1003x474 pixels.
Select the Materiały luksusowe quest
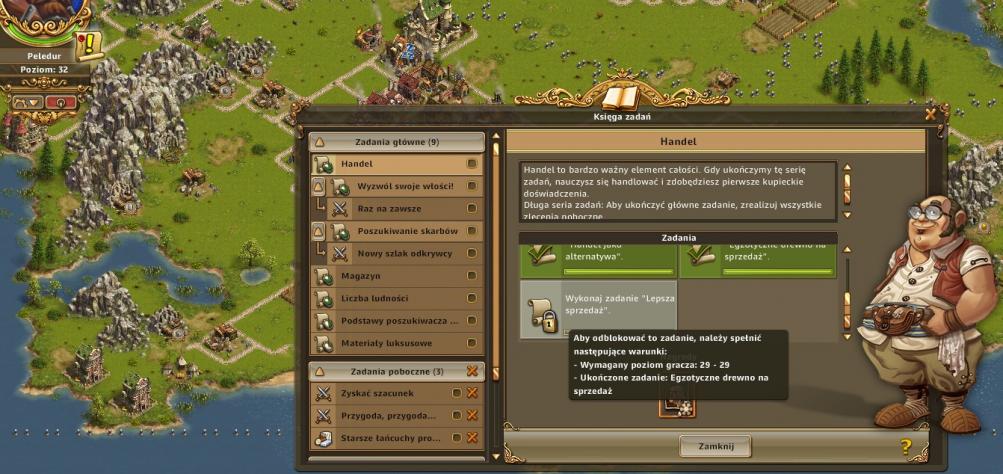(x=397, y=343)
